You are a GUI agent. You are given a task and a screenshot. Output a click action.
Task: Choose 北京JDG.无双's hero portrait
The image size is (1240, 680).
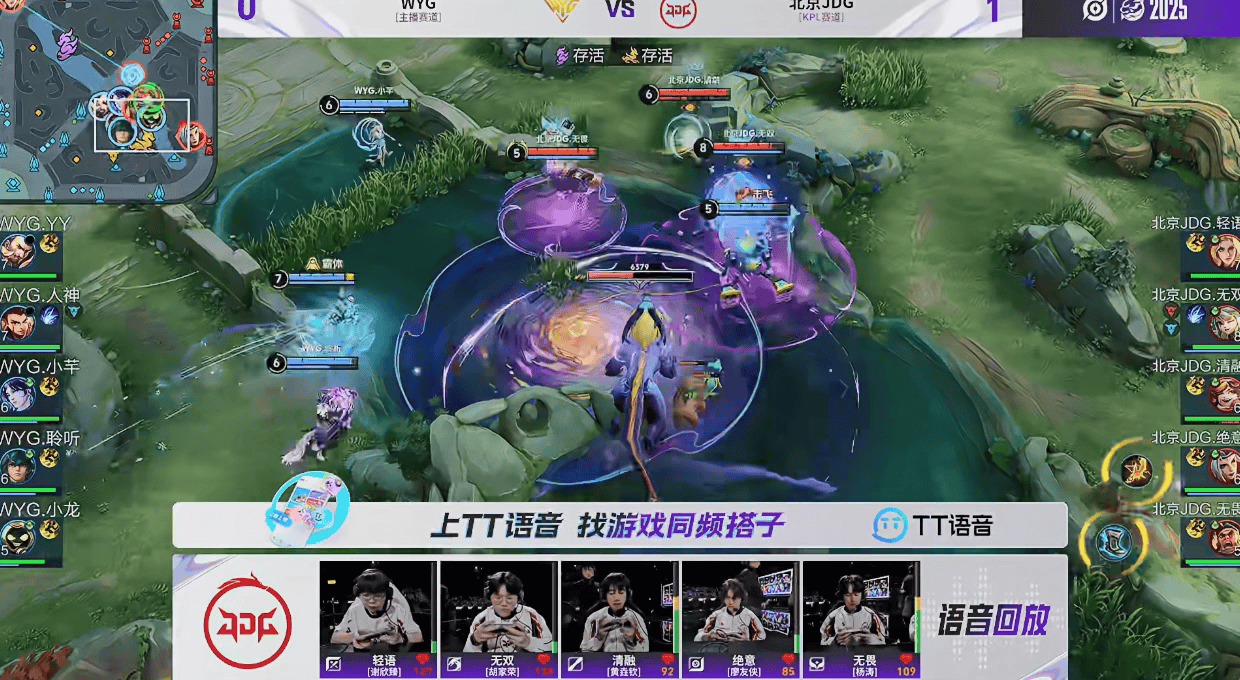(1224, 323)
